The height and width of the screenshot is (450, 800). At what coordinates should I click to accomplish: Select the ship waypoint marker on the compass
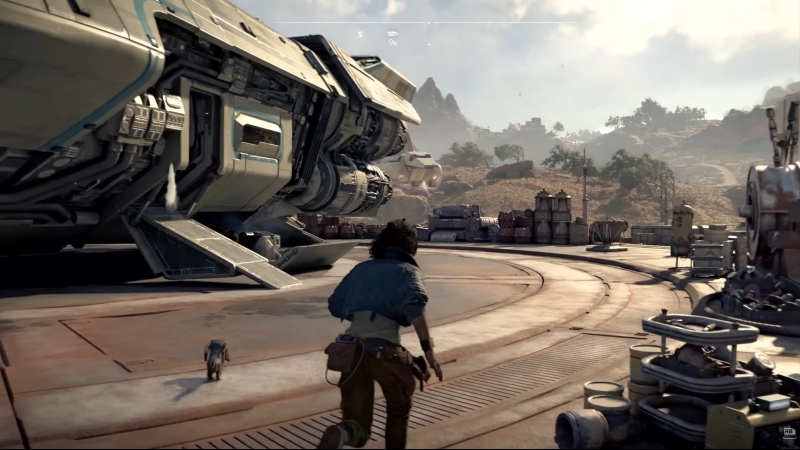click(x=393, y=34)
